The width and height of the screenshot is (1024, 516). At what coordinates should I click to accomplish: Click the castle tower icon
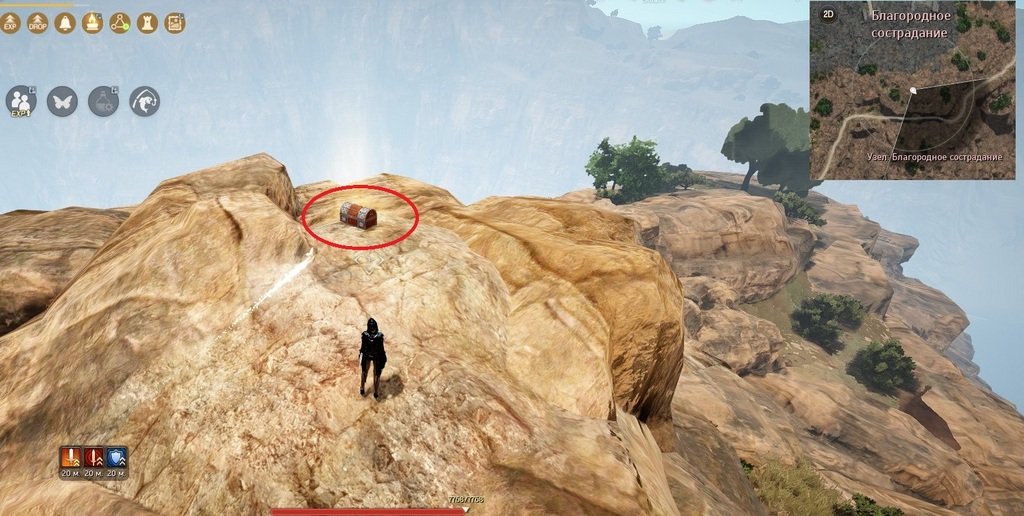[146, 23]
